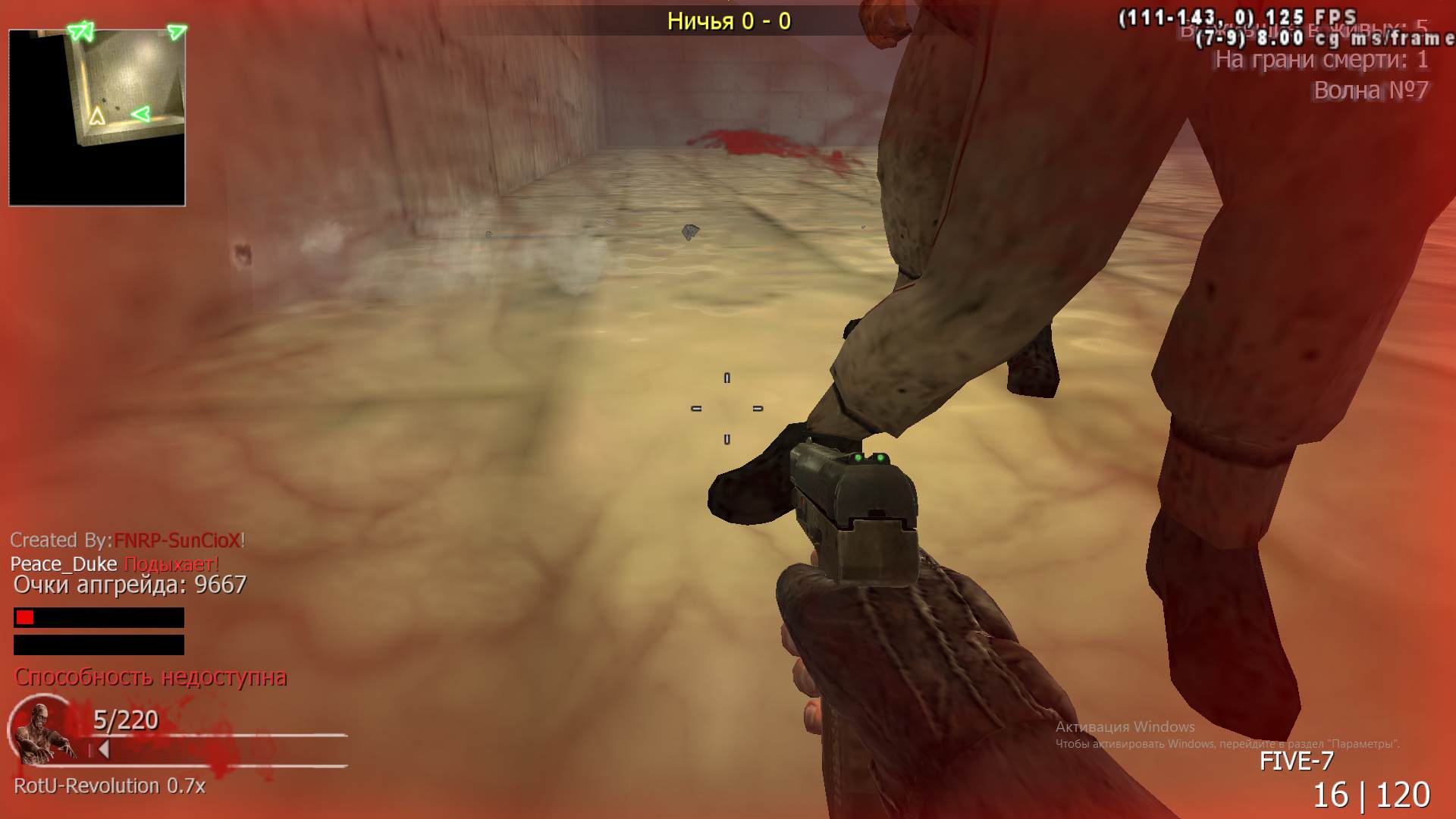Select the crosshair in screen center
Viewport: 1456px width, 819px height.
pos(726,409)
